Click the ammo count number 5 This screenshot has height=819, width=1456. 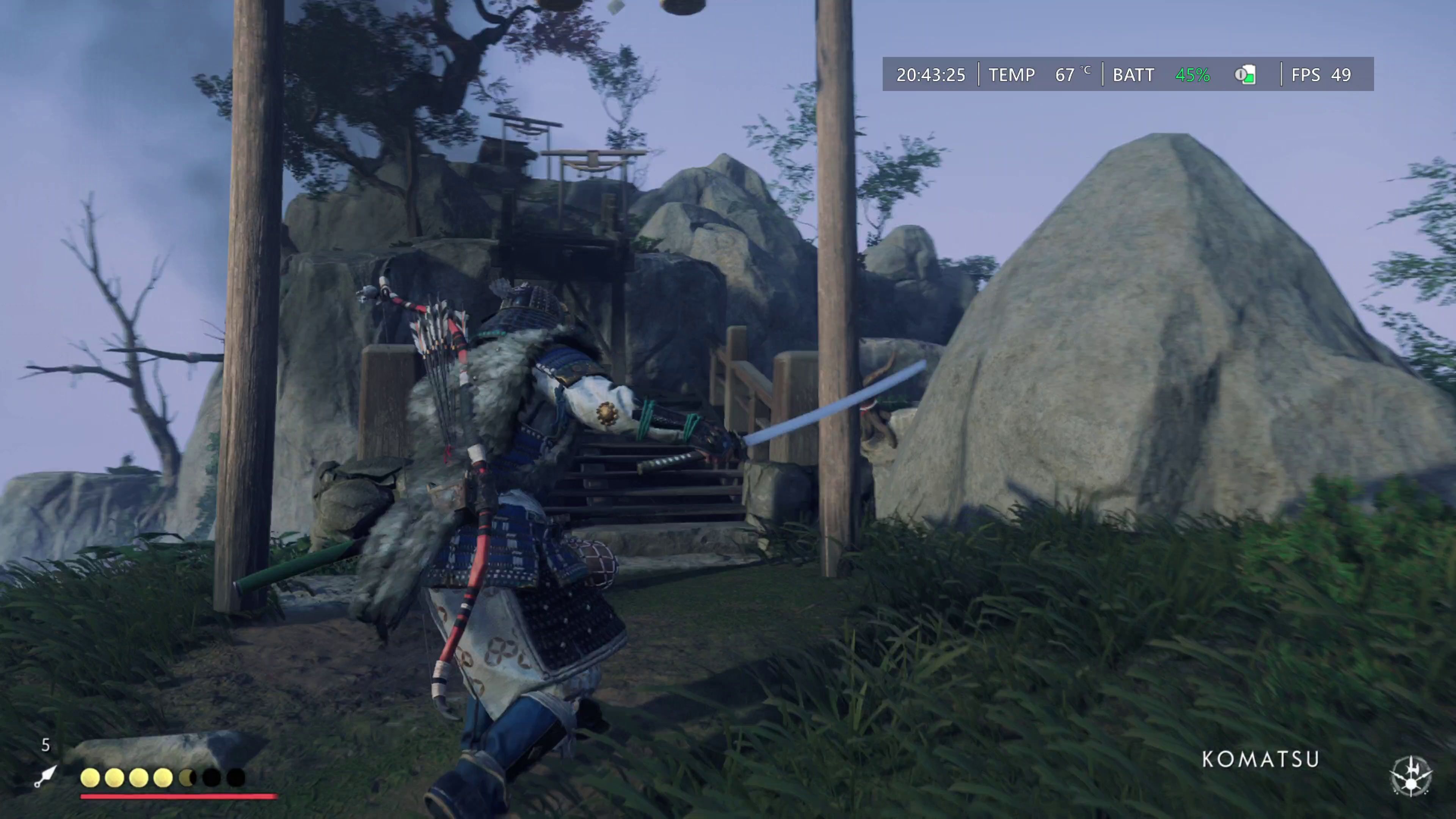(45, 745)
